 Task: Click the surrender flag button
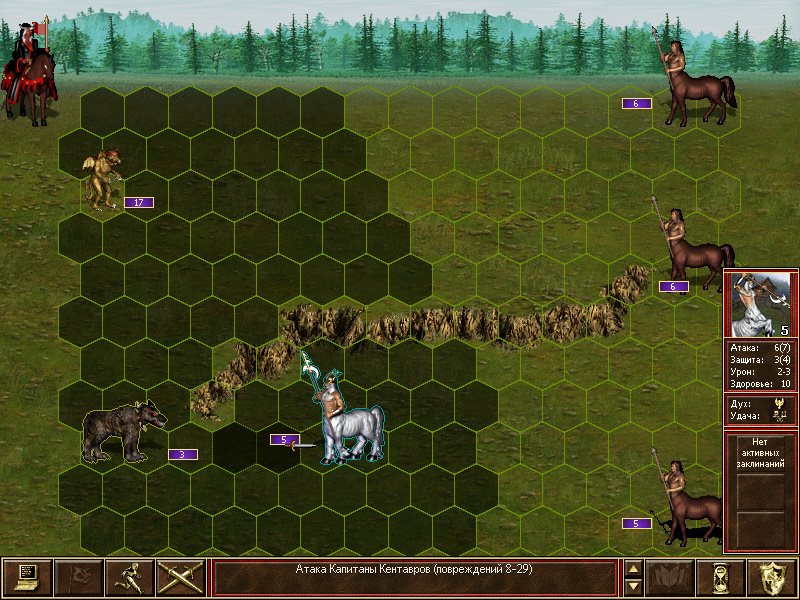click(x=78, y=577)
